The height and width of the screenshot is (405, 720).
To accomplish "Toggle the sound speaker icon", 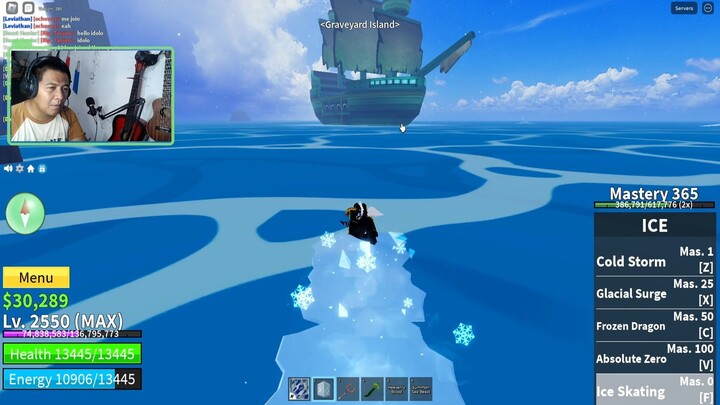I will tap(8, 169).
